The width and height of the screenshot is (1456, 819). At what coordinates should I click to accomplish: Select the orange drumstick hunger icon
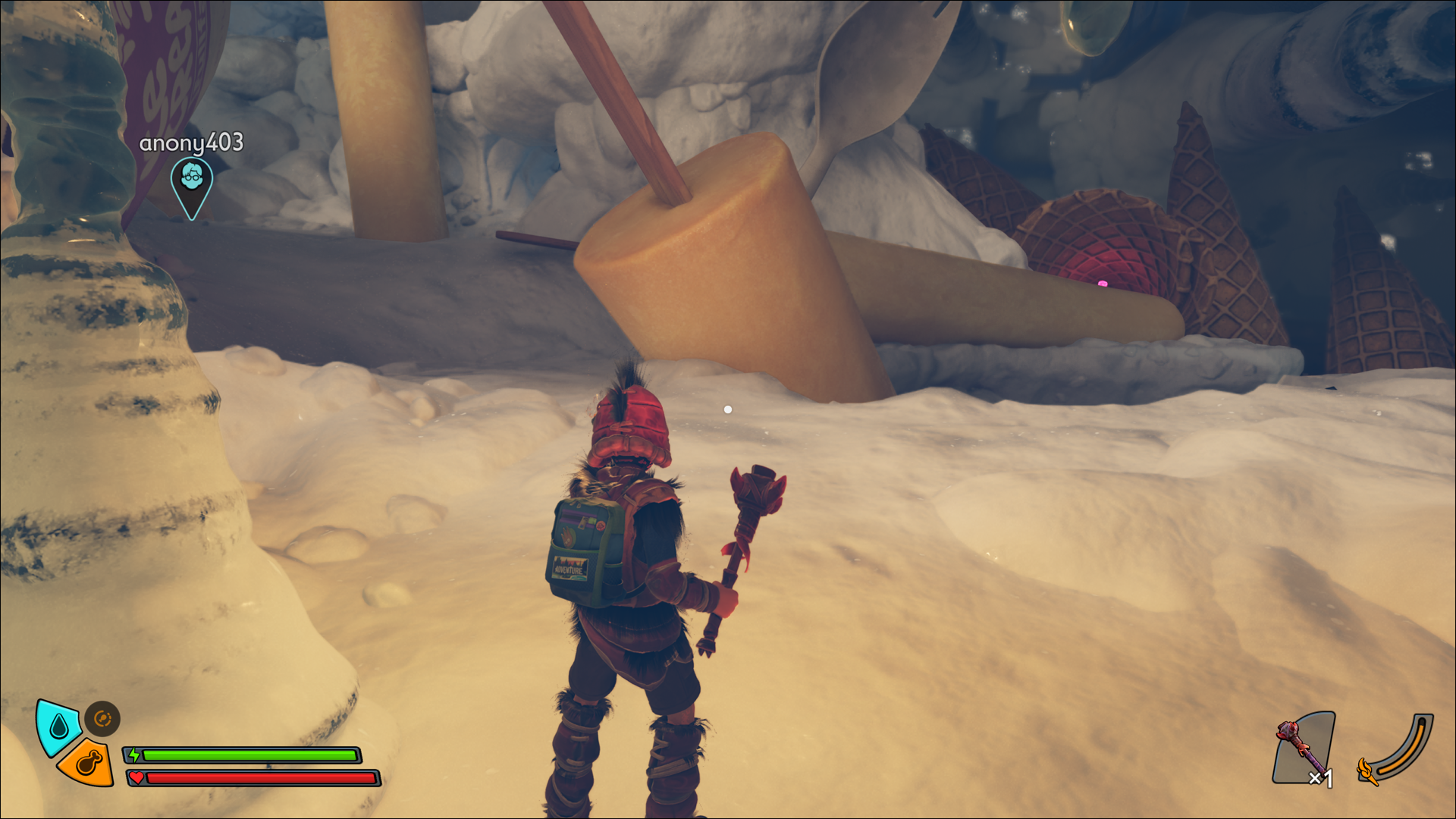[x=88, y=763]
